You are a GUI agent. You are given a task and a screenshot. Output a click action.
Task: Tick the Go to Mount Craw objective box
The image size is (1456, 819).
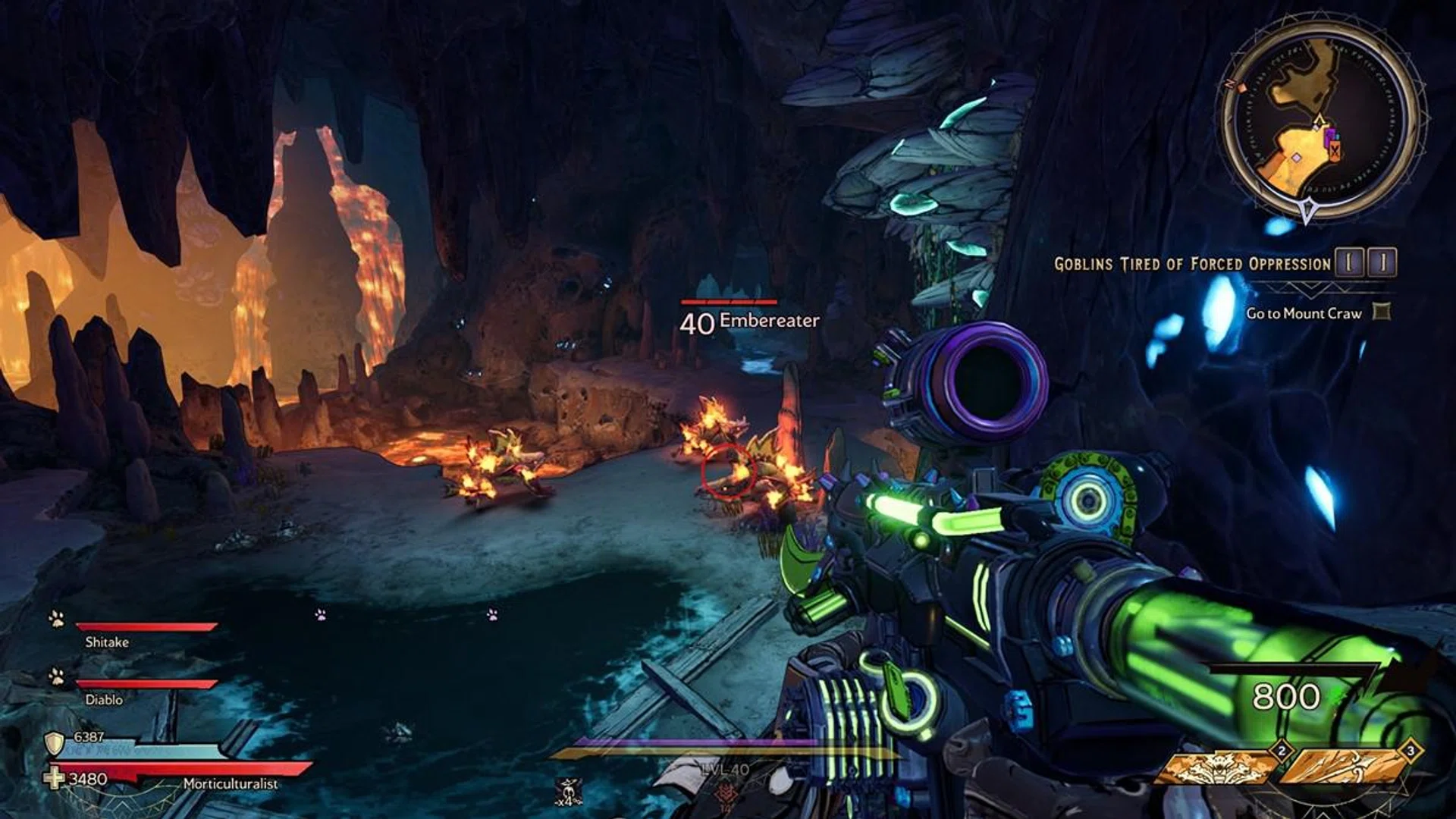click(x=1382, y=312)
